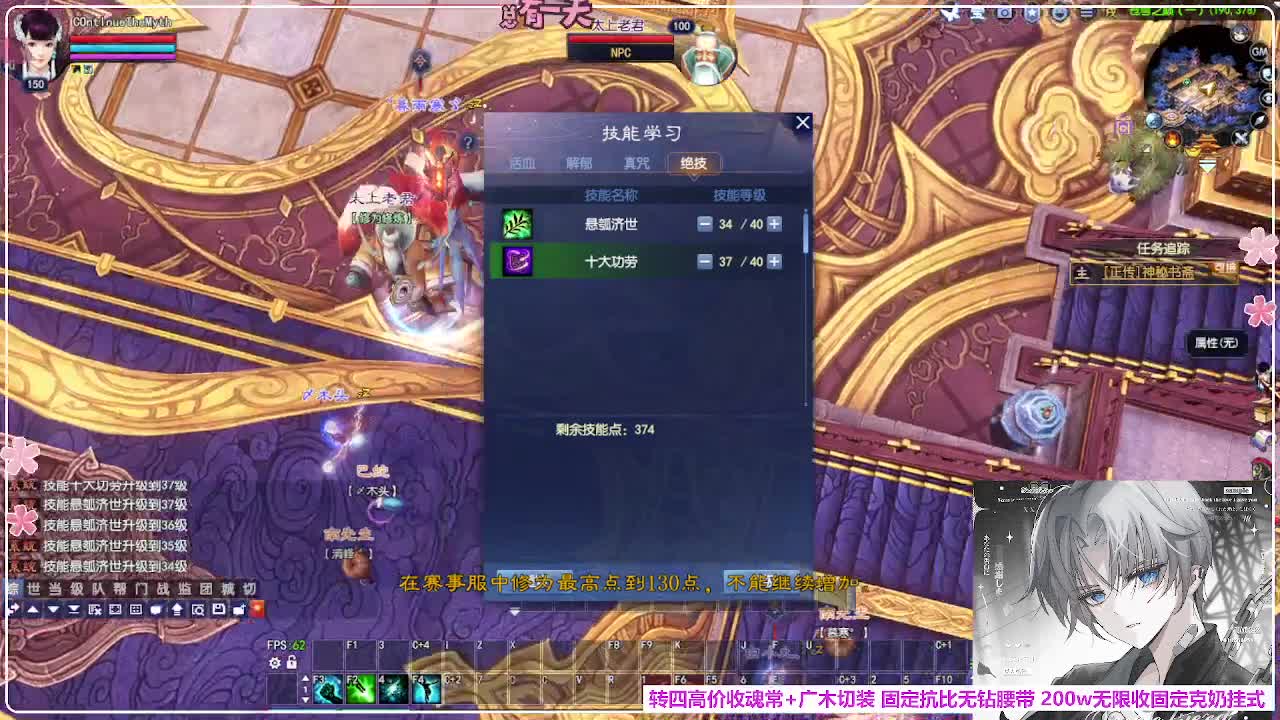1280x720 pixels.
Task: Select the green 悬壶济世 skill icon
Action: click(516, 224)
